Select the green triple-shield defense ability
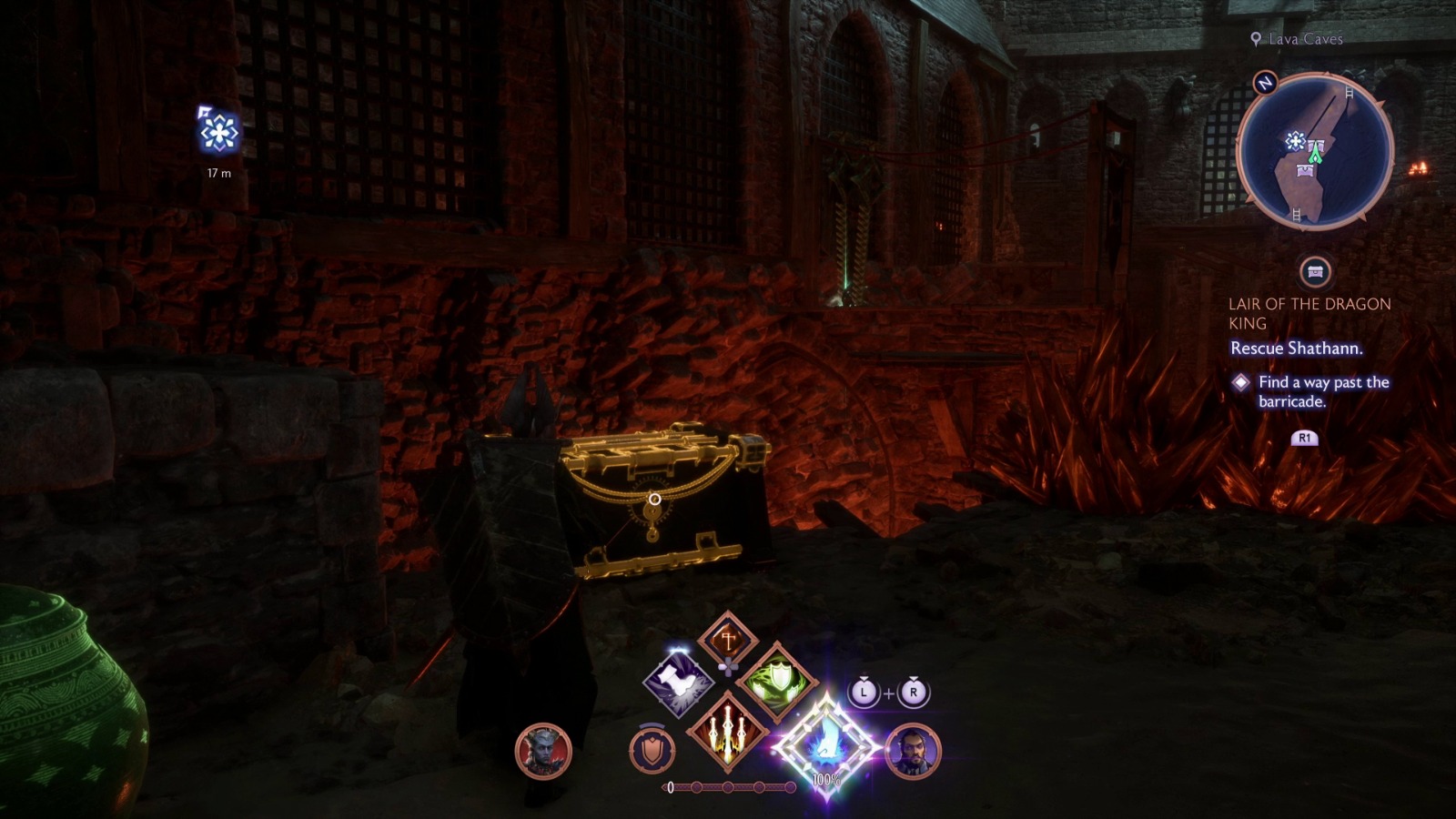The image size is (1456, 819). (778, 682)
